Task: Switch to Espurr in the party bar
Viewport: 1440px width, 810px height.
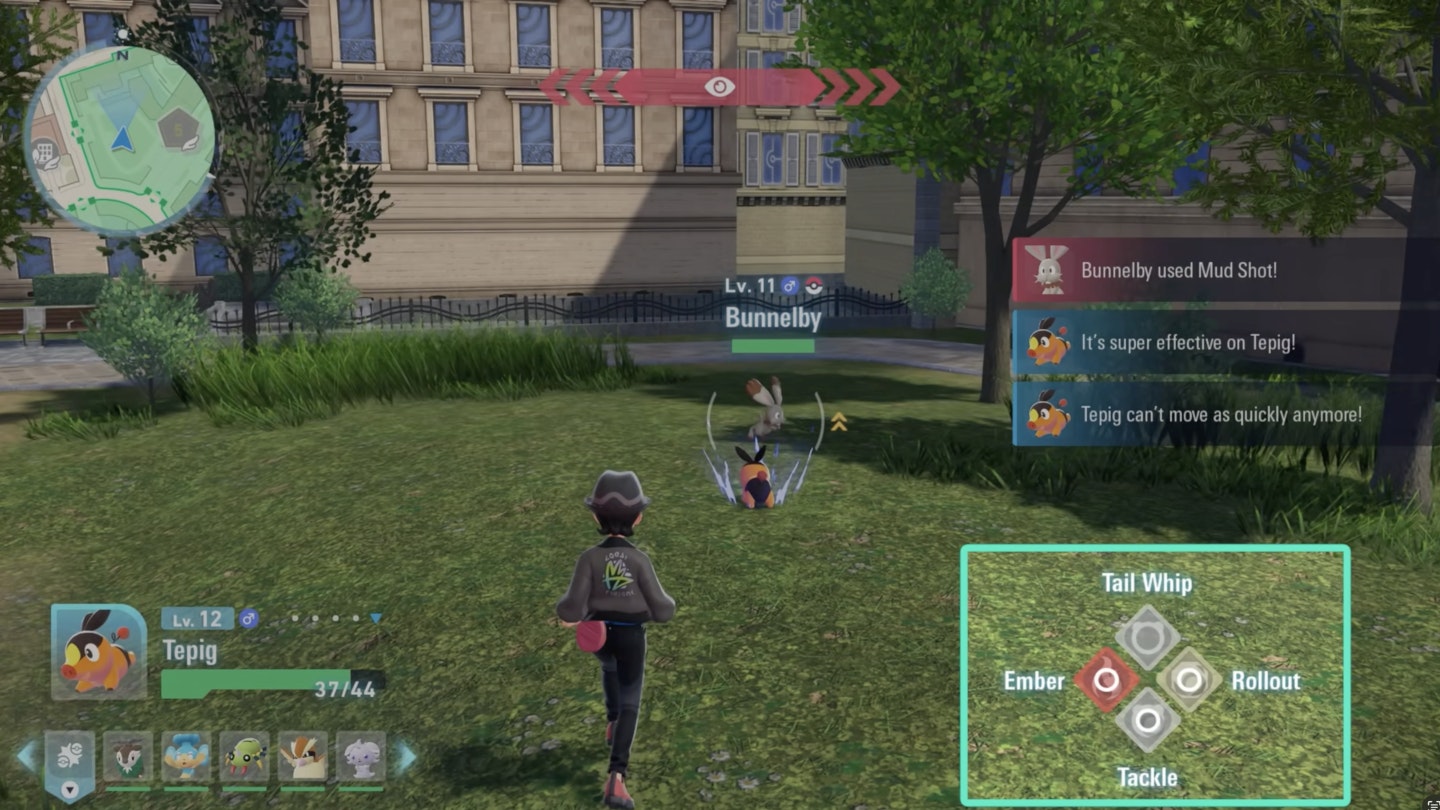Action: click(x=360, y=757)
